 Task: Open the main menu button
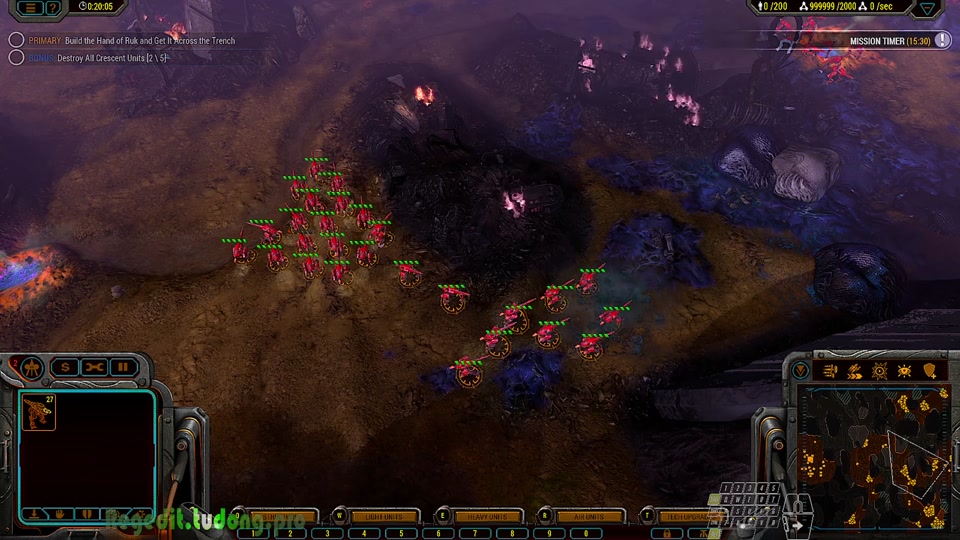pos(31,7)
